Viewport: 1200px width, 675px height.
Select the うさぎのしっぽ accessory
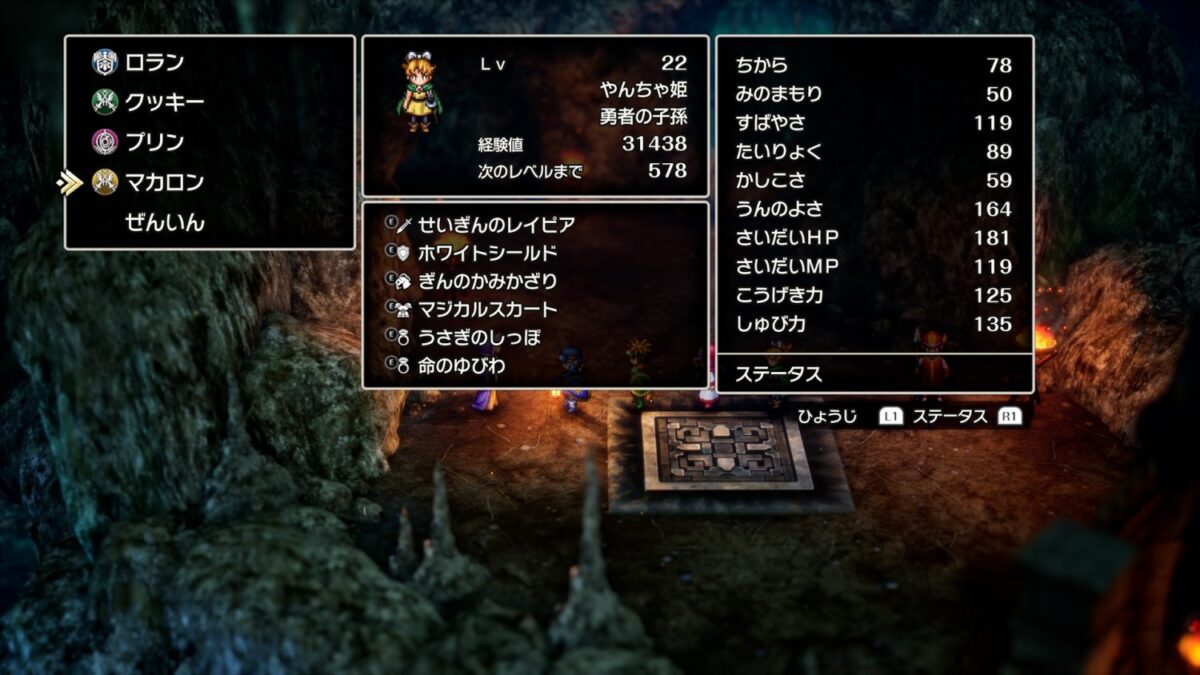pyautogui.click(x=479, y=337)
